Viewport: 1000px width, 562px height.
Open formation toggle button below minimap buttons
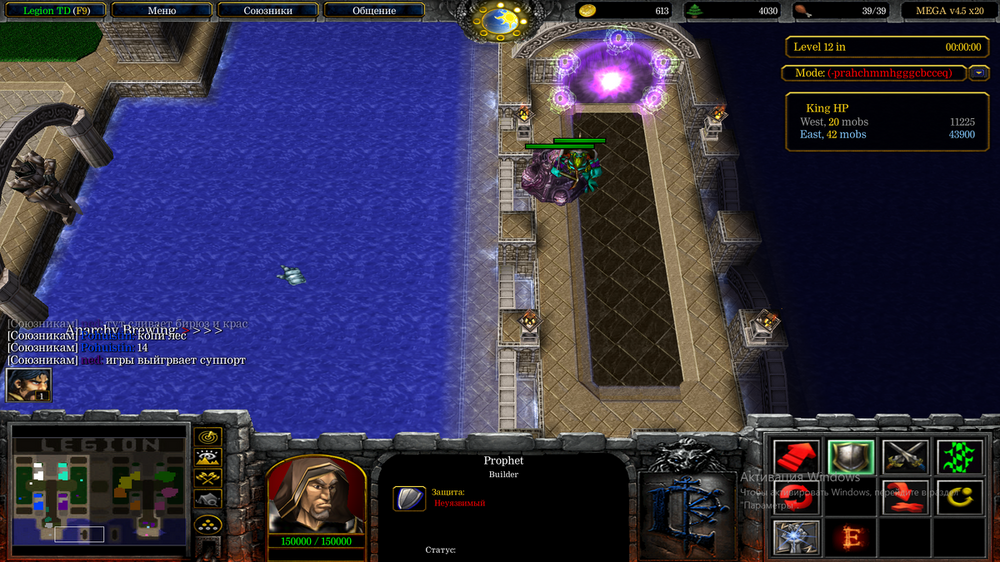pos(208,523)
